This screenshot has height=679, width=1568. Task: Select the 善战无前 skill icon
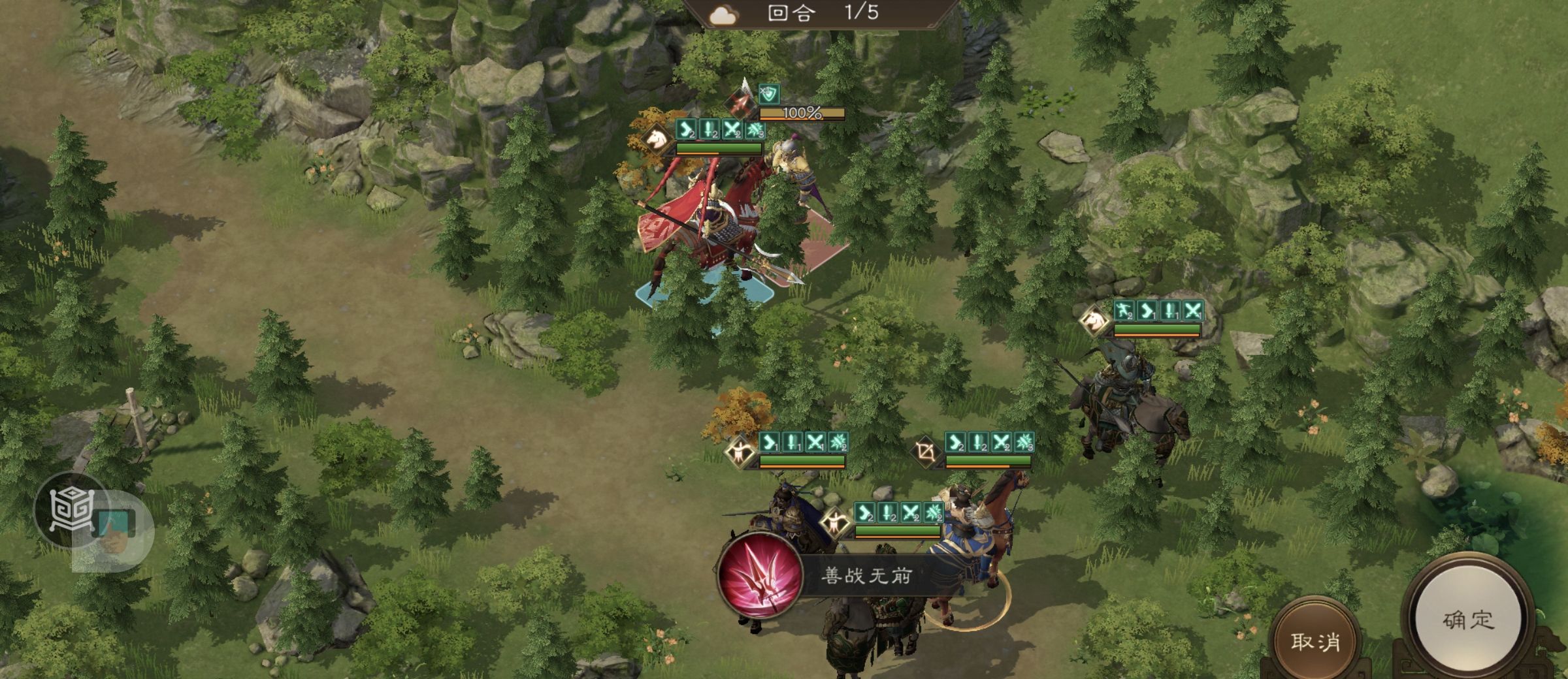[760, 575]
